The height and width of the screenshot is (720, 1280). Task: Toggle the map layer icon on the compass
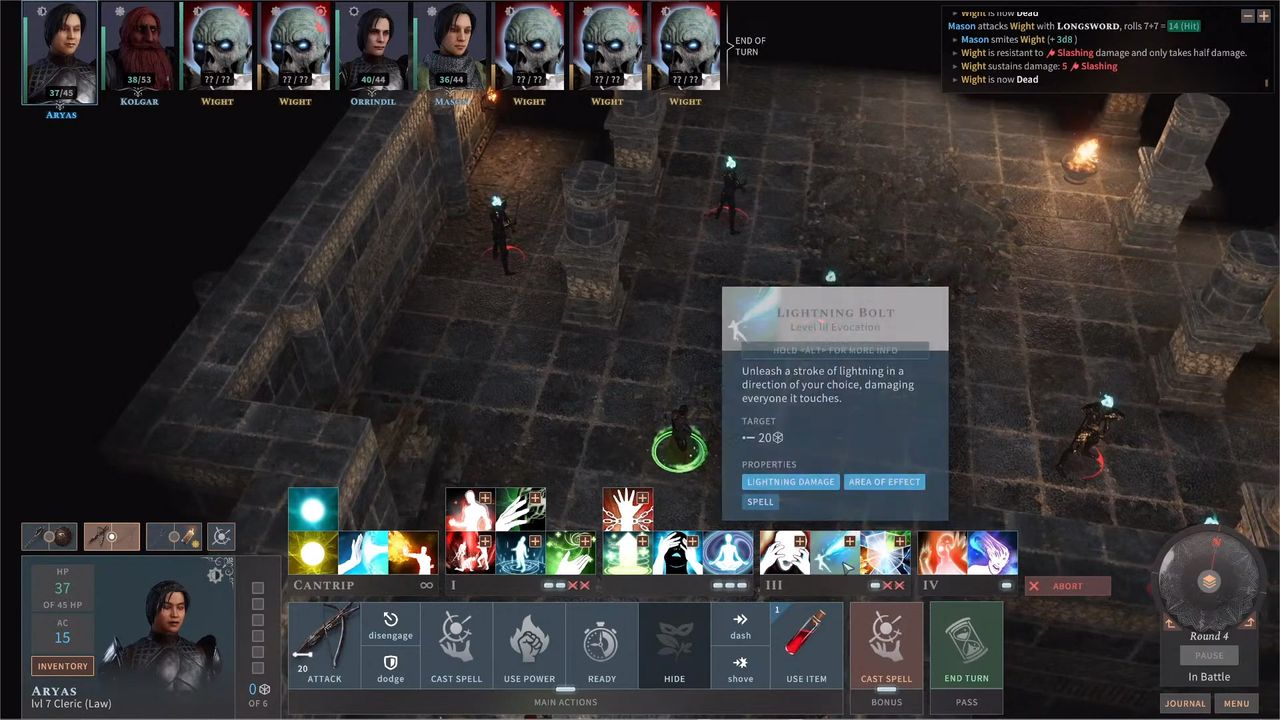(x=1209, y=578)
